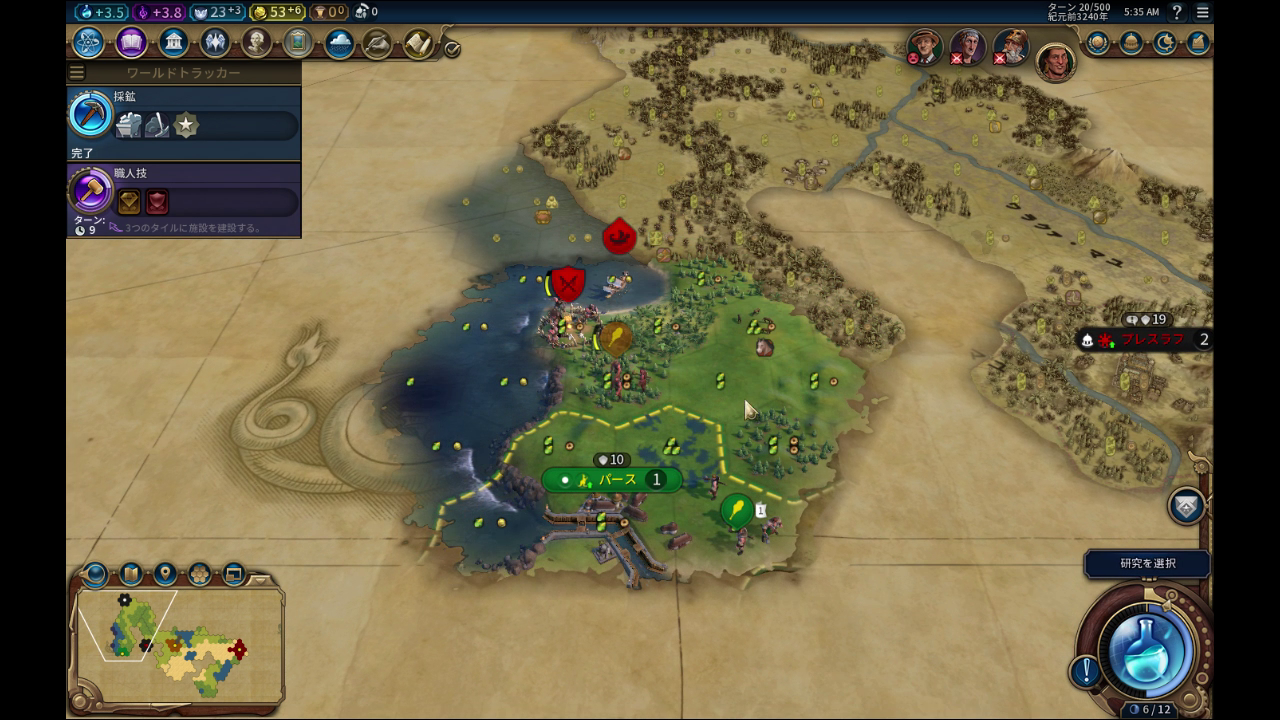This screenshot has width=1280, height=720.
Task: Open the scroll-shaped reports icon
Action: point(418,44)
